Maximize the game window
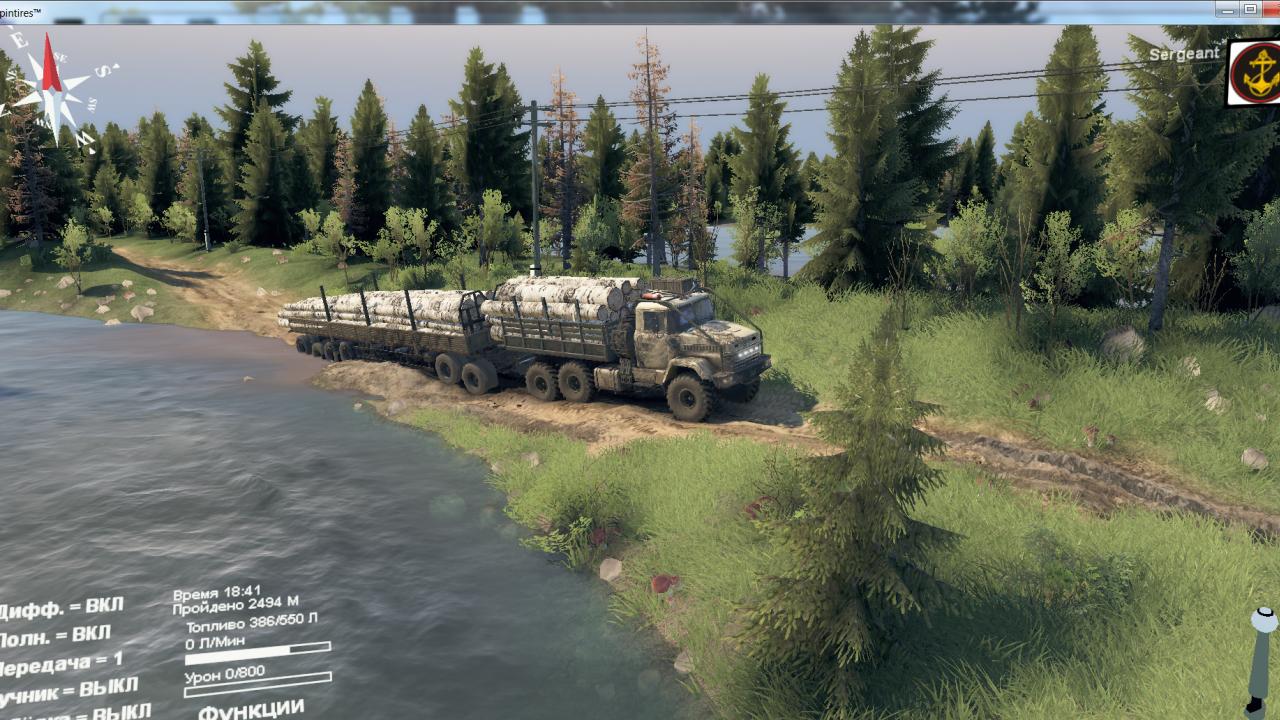Image resolution: width=1280 pixels, height=720 pixels. point(1250,9)
